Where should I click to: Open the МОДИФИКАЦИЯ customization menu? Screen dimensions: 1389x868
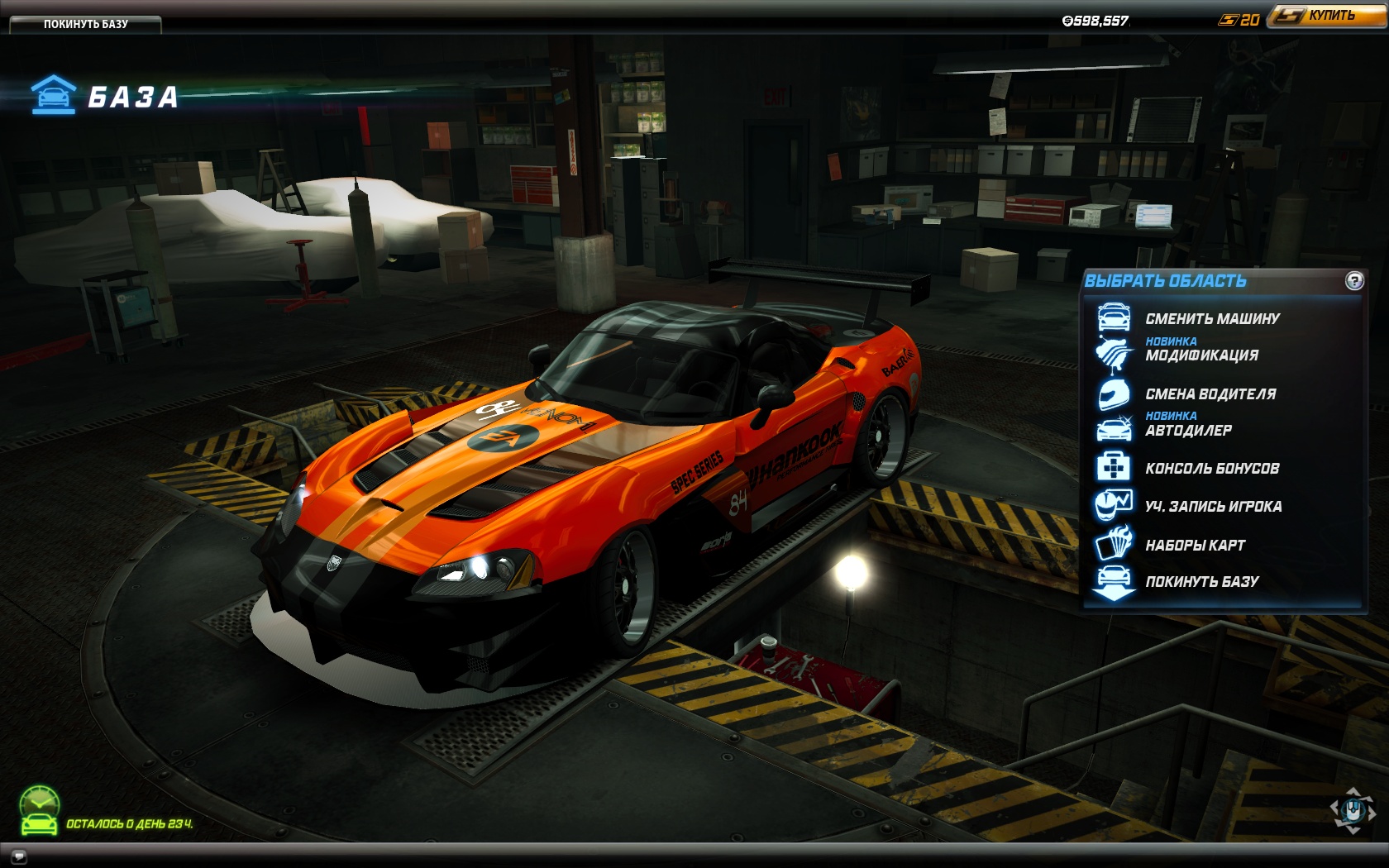click(x=1201, y=355)
